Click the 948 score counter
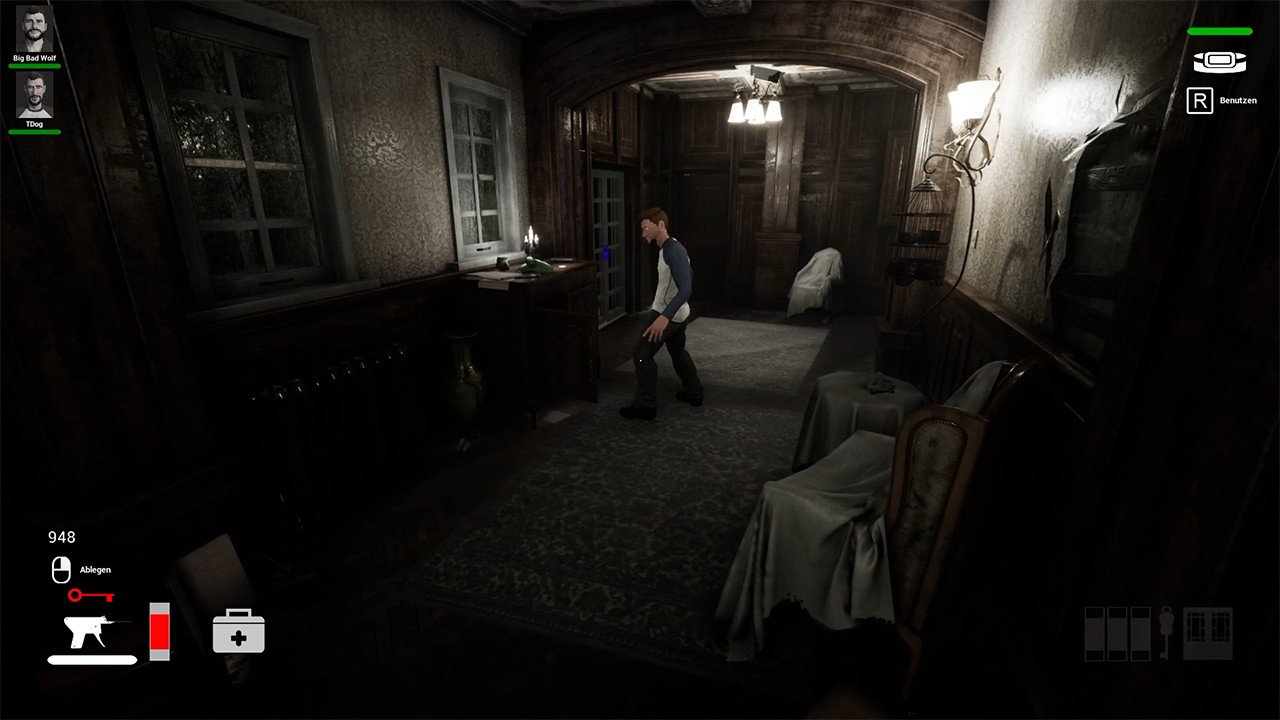Viewport: 1280px width, 720px height. click(x=61, y=537)
